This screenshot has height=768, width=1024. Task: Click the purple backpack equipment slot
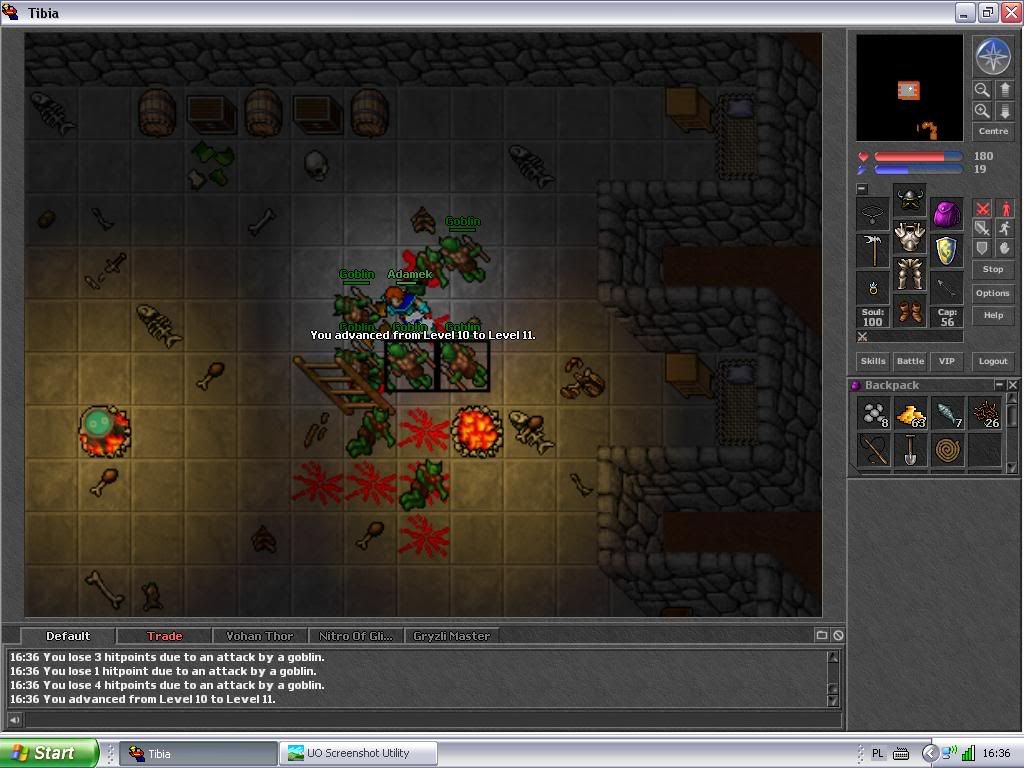tap(947, 213)
